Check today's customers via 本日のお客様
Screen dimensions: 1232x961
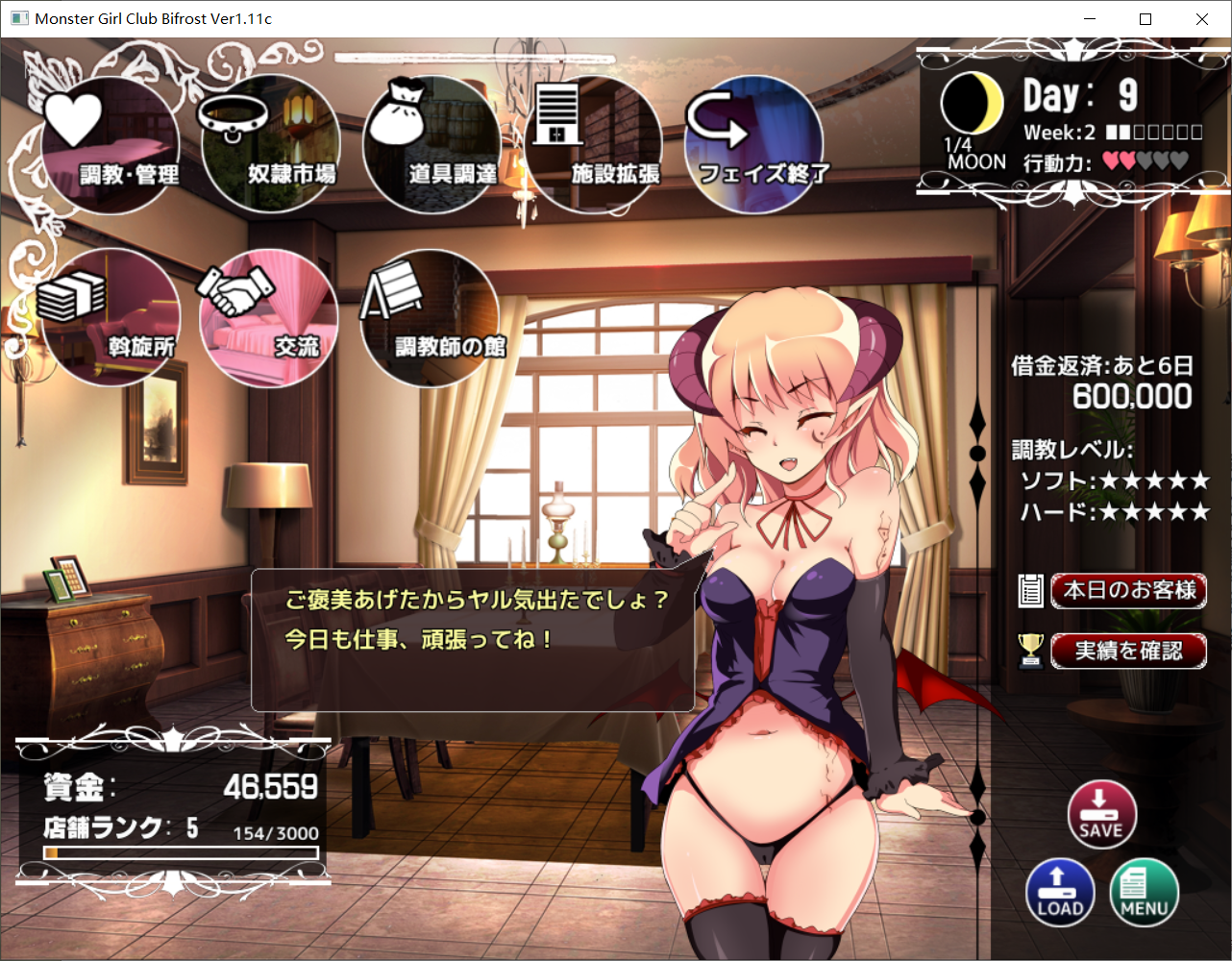click(x=1128, y=592)
